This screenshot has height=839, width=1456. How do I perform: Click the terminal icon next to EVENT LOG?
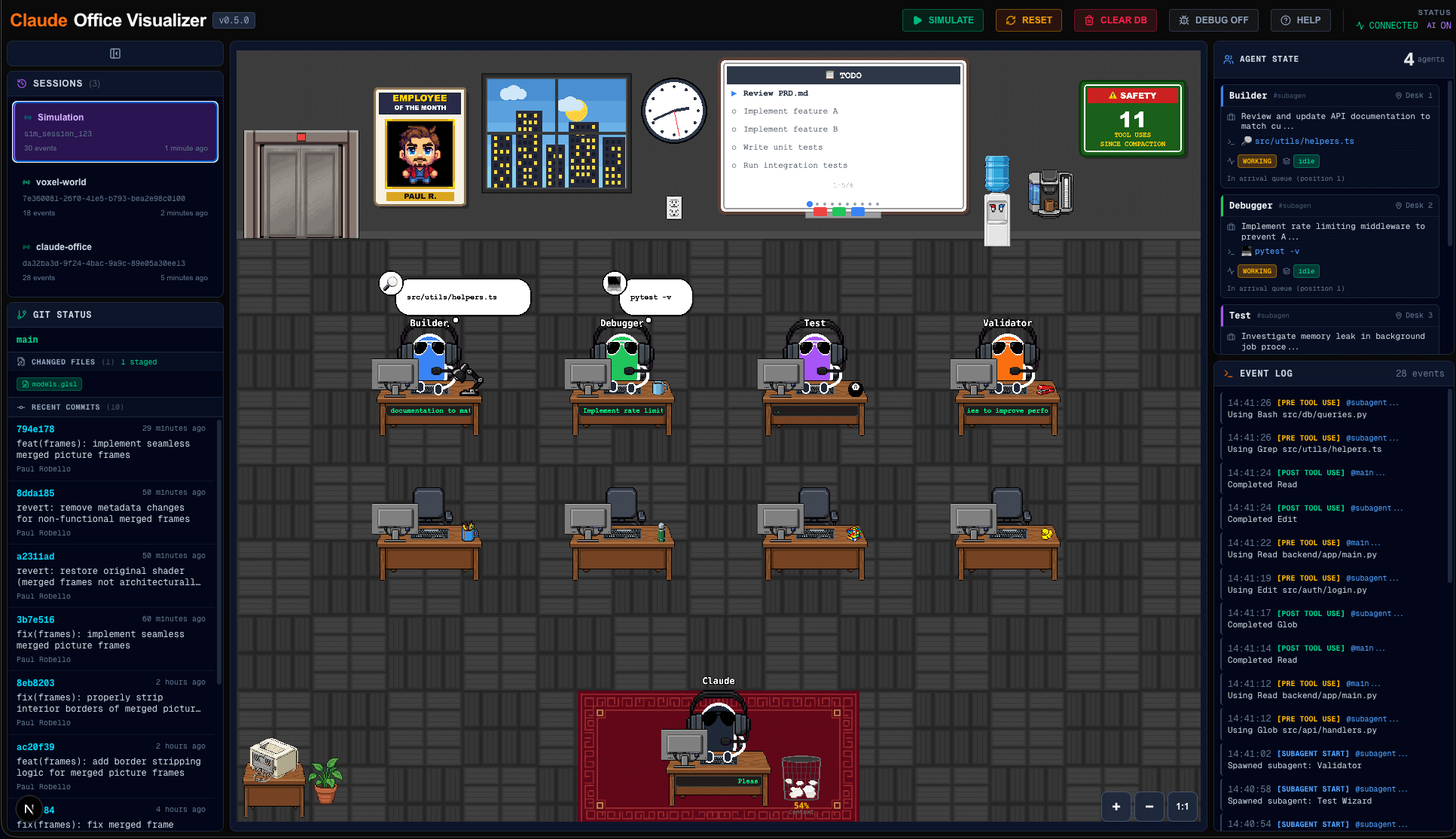click(1229, 373)
